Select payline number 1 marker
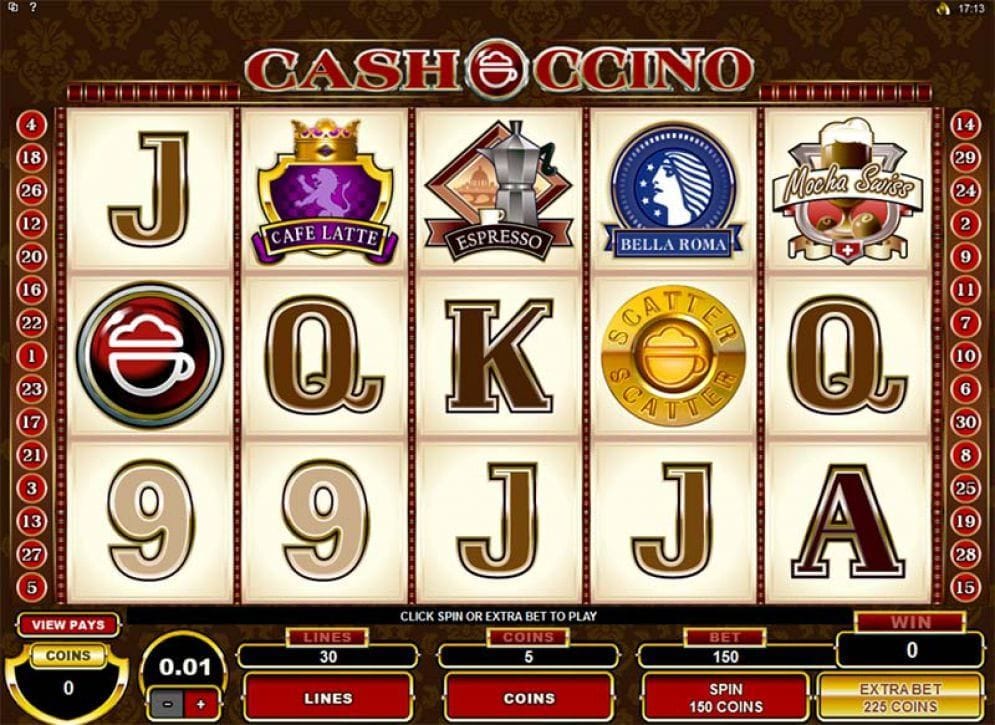This screenshot has width=995, height=725. click(32, 355)
